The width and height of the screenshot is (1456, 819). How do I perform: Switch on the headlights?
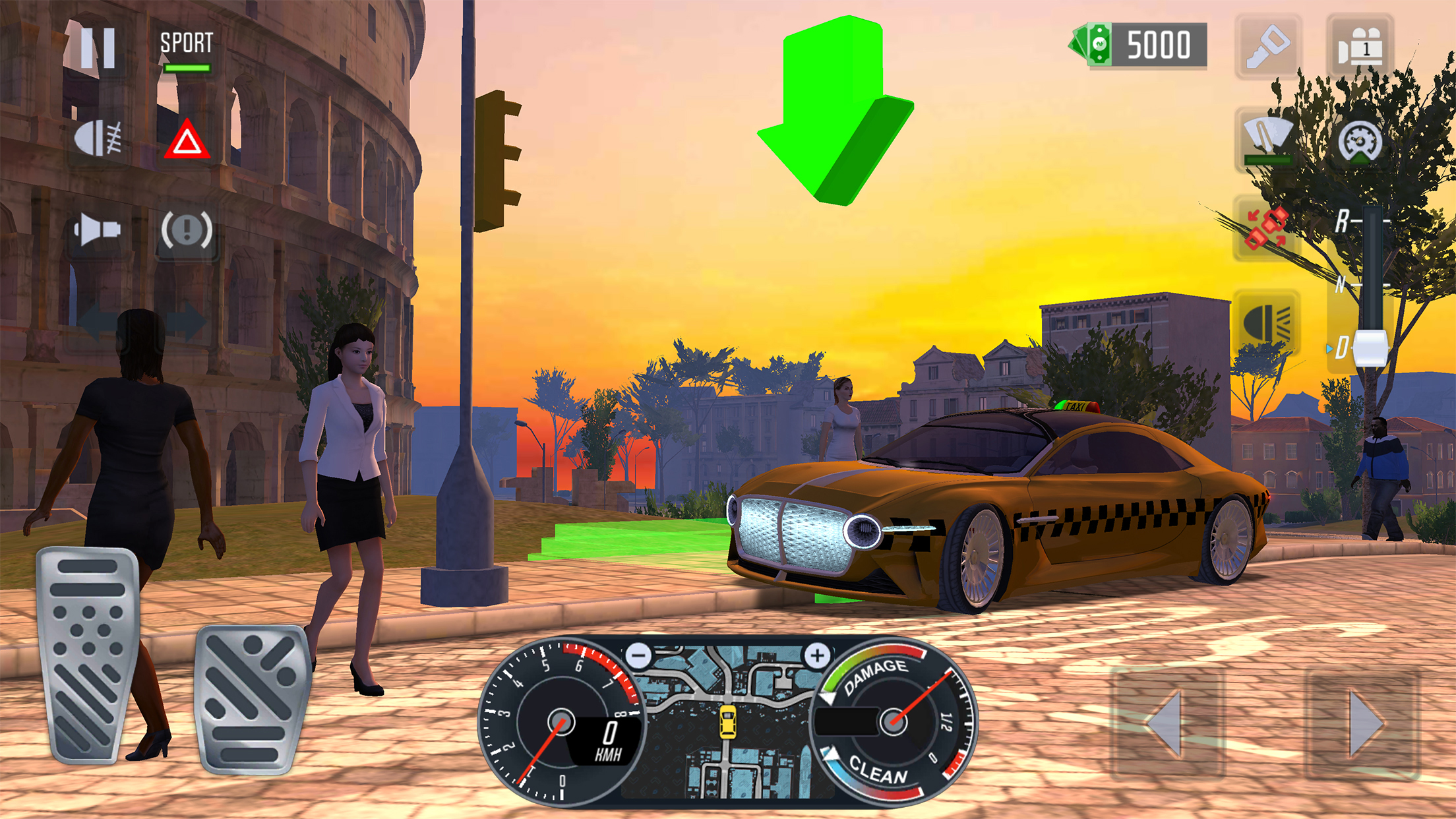click(x=1267, y=324)
